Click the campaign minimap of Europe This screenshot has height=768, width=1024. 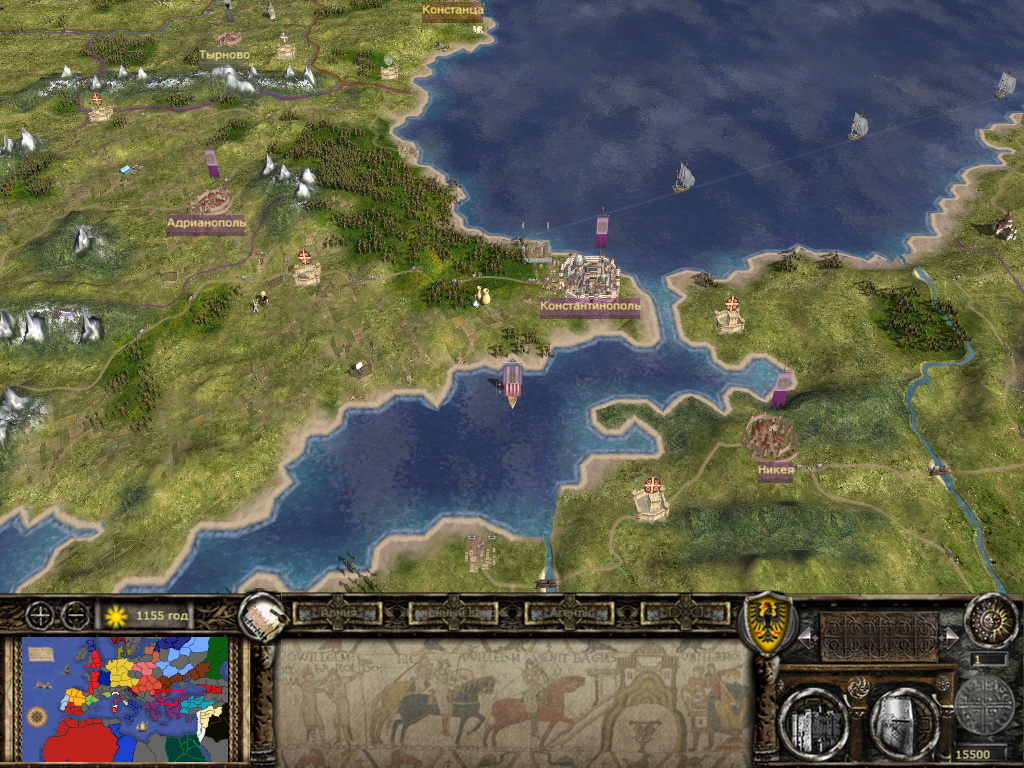126,698
